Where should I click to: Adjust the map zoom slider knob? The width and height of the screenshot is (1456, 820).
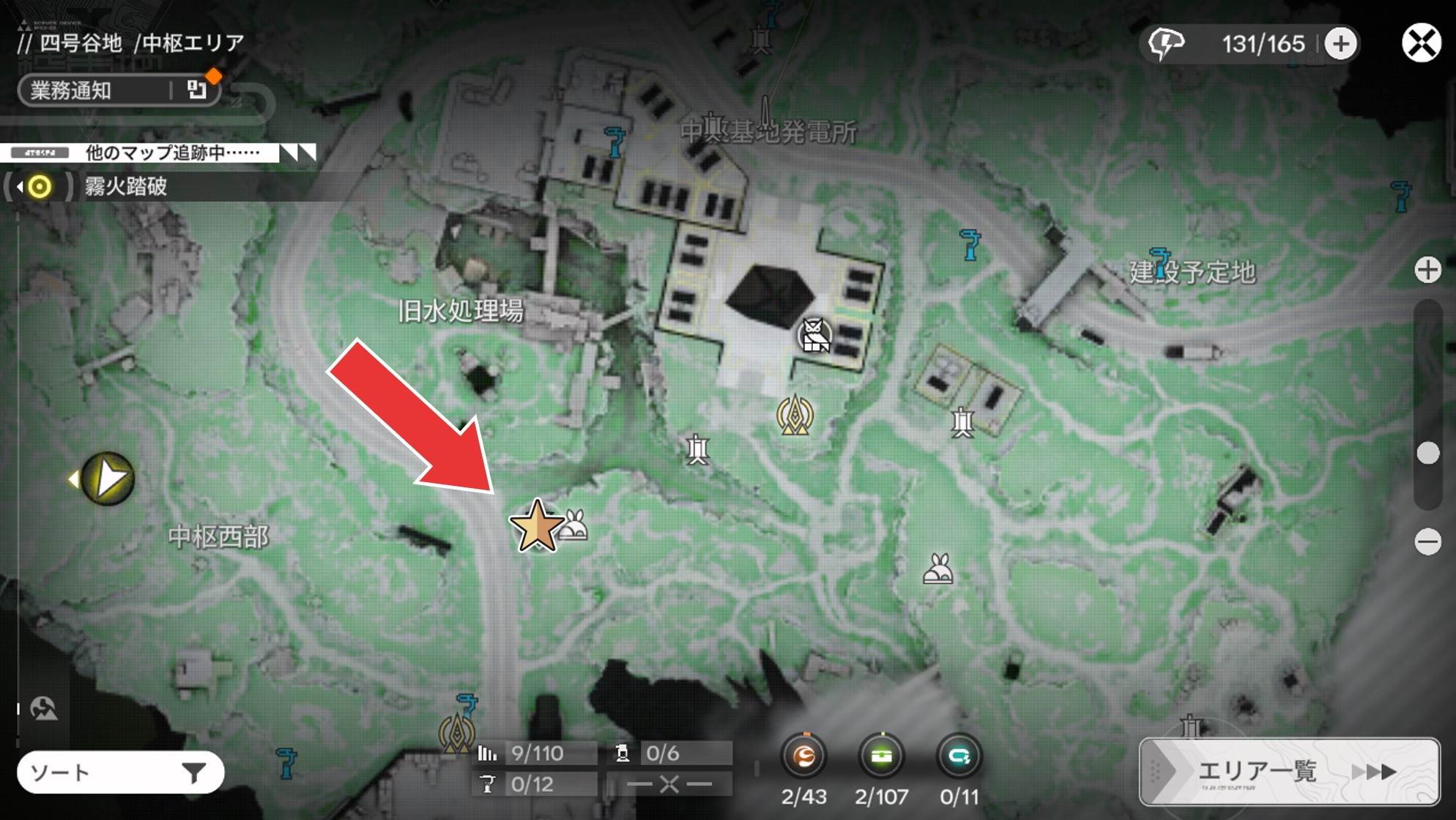click(1427, 453)
